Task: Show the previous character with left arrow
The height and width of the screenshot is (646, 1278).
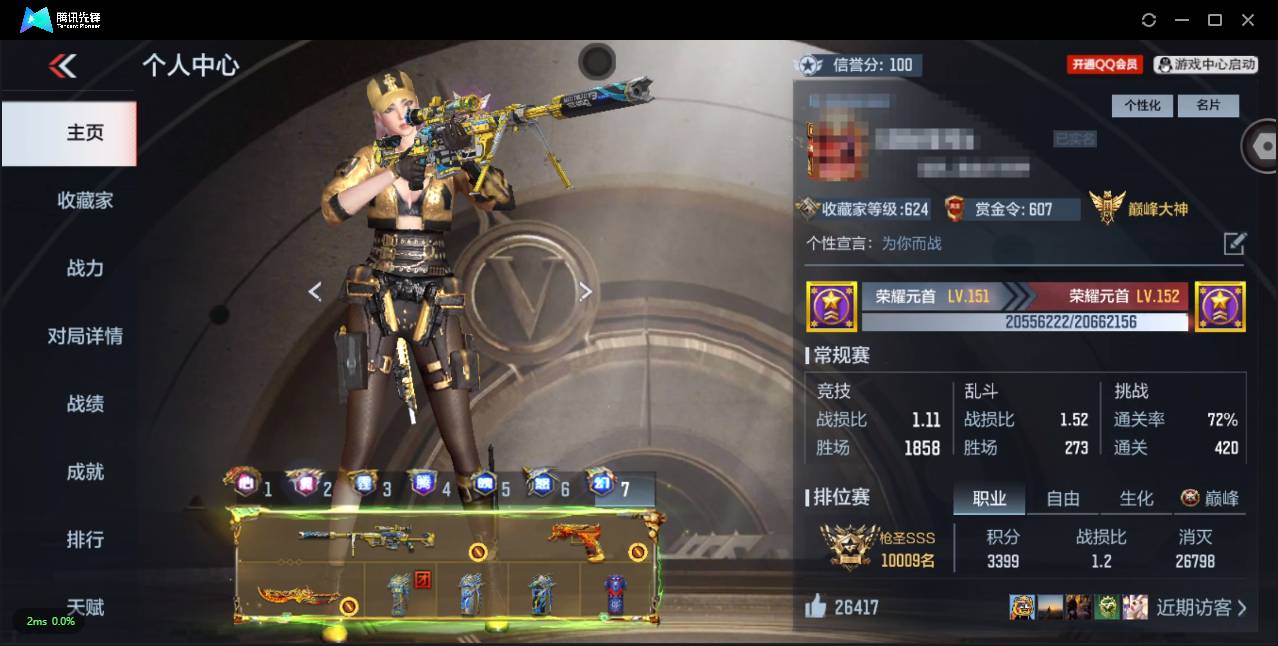Action: (315, 291)
